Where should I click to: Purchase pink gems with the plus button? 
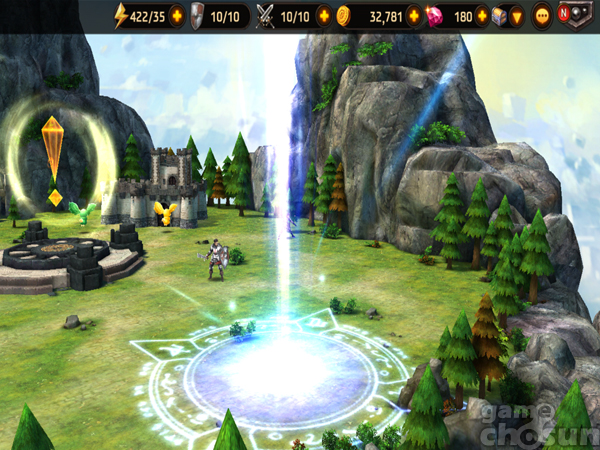(483, 16)
